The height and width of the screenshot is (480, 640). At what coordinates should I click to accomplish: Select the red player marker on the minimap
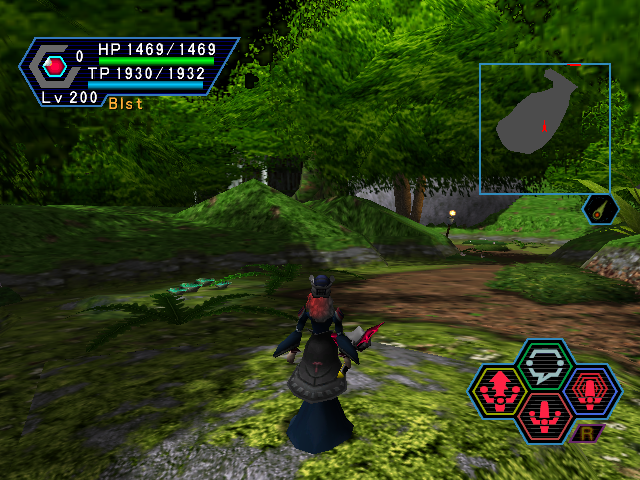[x=542, y=125]
